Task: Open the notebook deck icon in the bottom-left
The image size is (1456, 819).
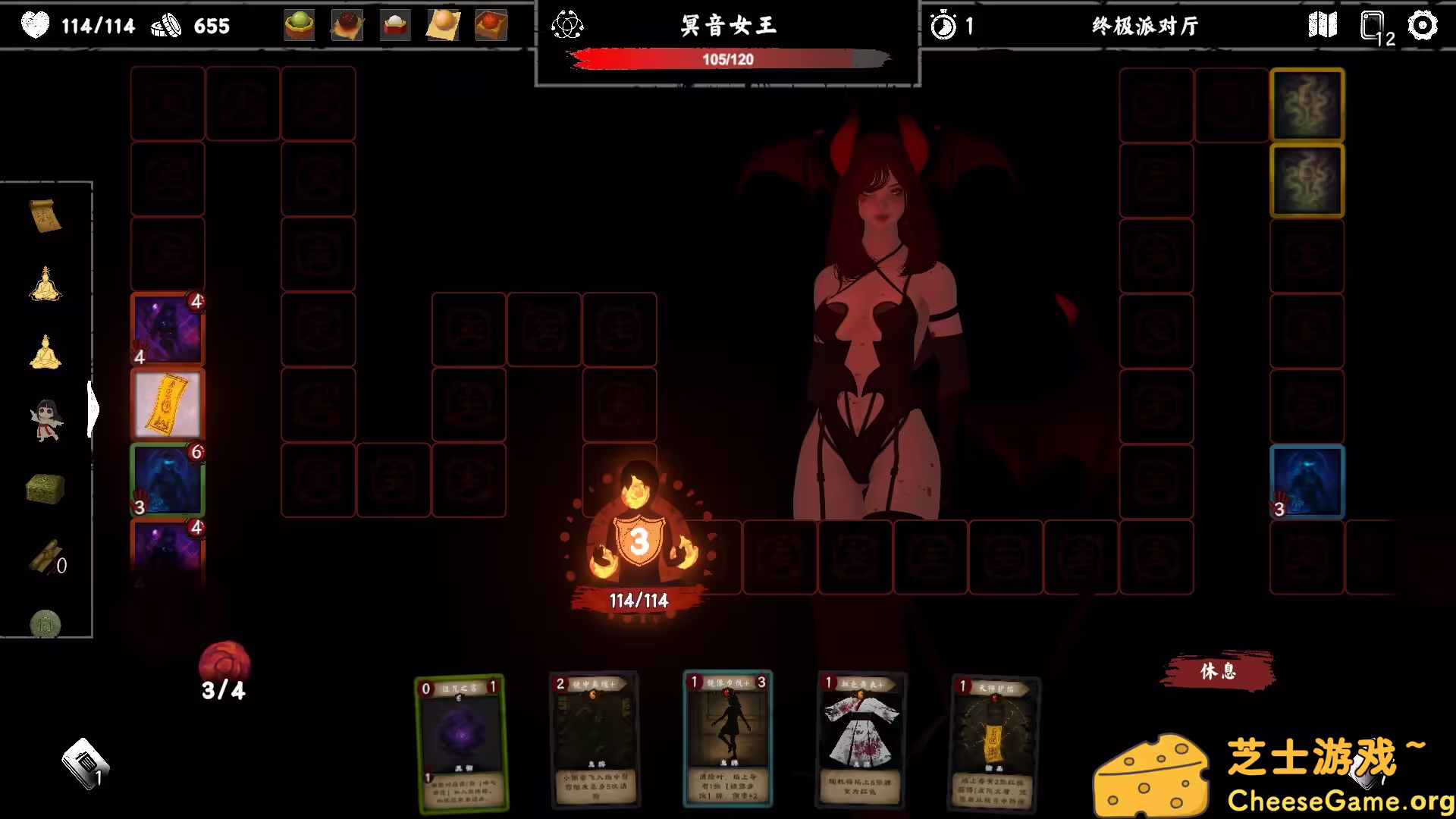Action: pos(85,762)
